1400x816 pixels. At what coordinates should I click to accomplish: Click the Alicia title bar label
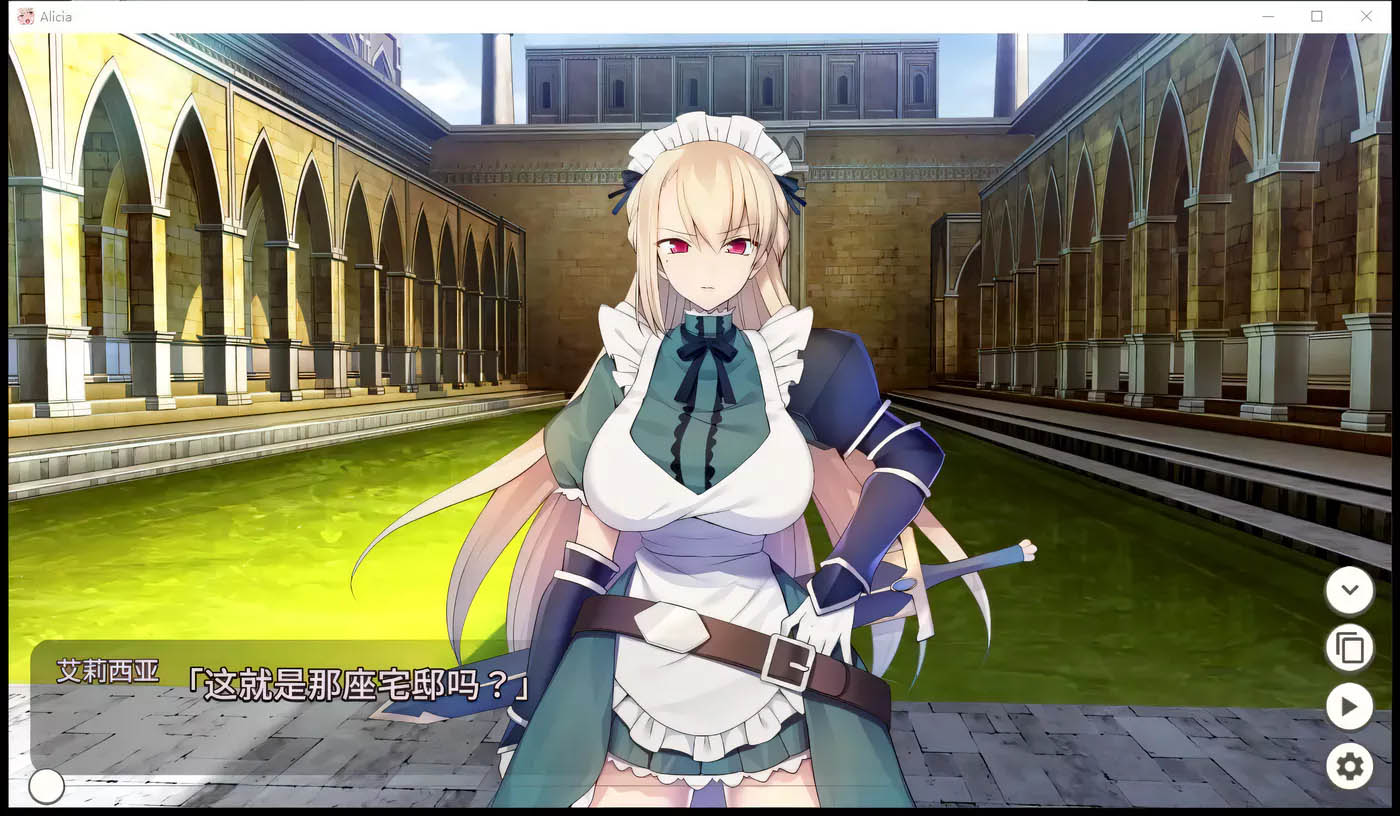57,16
